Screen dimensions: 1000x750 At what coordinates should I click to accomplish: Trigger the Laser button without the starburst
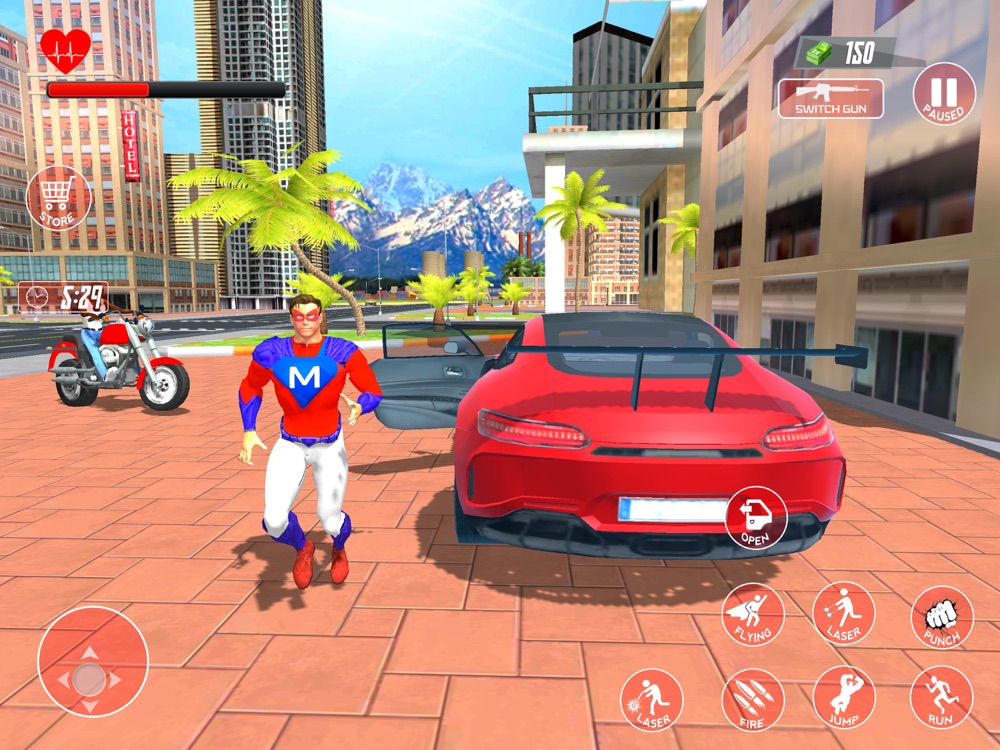pos(843,613)
